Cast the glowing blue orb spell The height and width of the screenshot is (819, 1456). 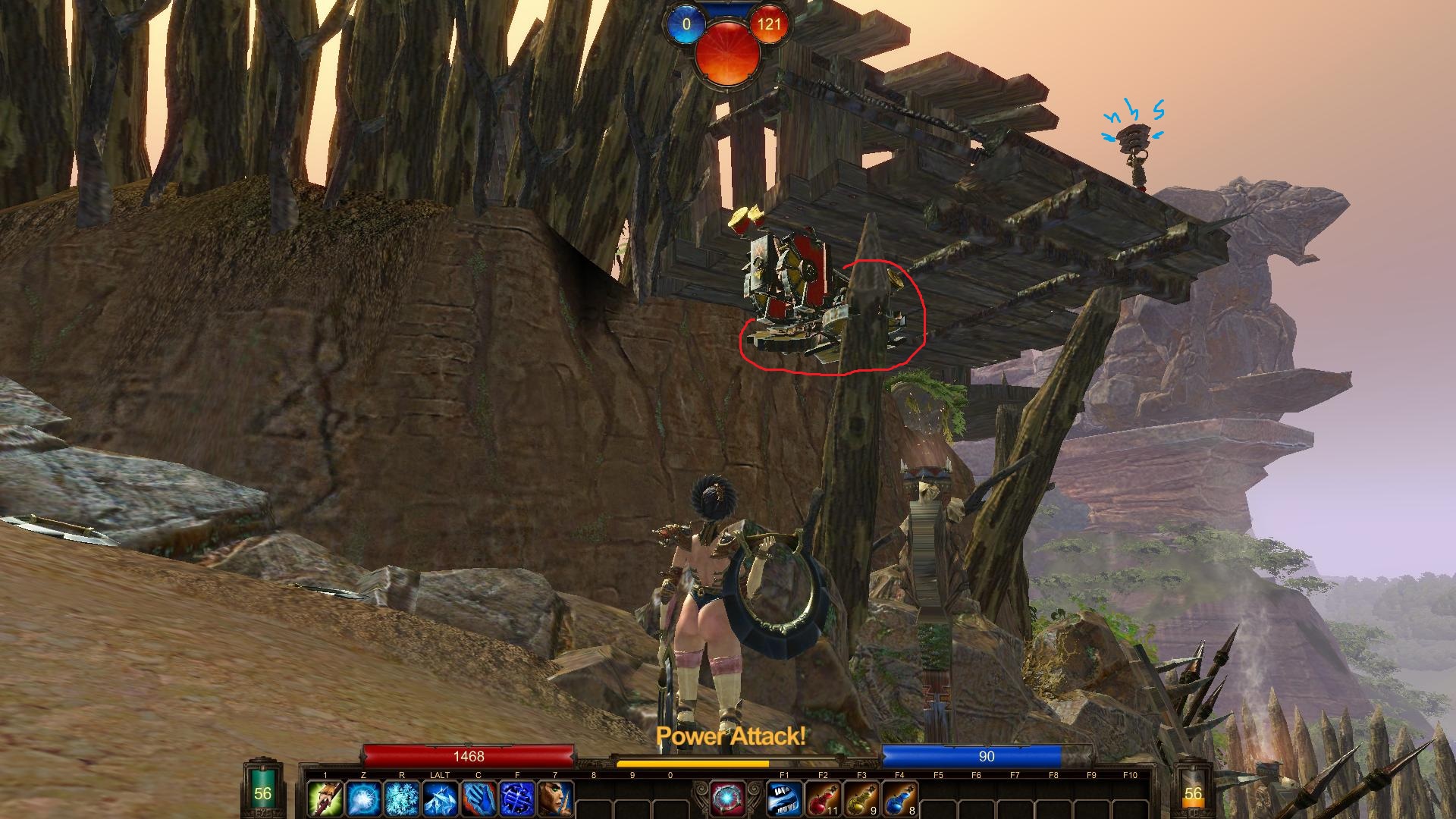pos(363,799)
